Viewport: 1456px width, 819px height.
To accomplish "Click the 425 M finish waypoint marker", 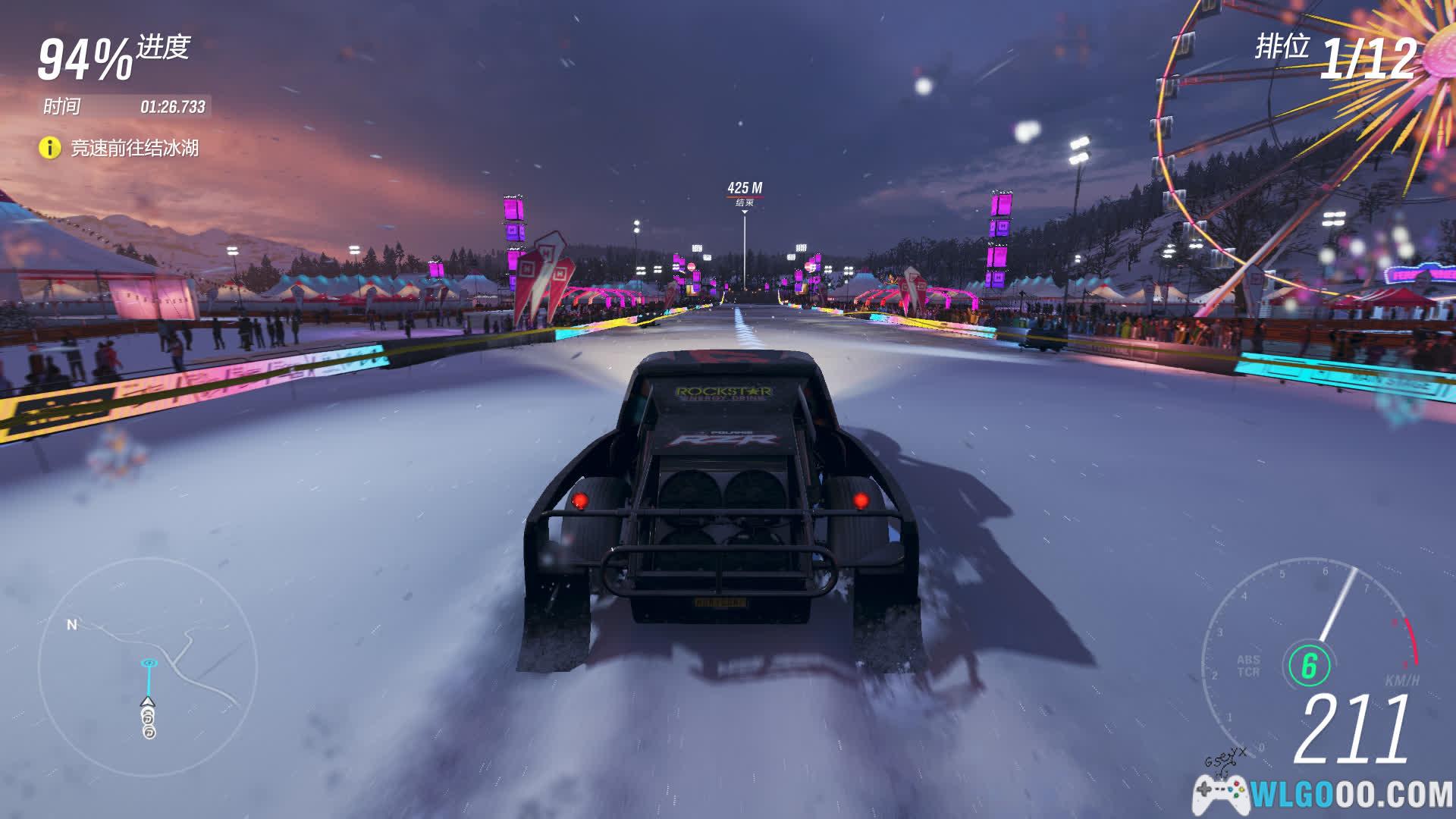I will point(745,193).
